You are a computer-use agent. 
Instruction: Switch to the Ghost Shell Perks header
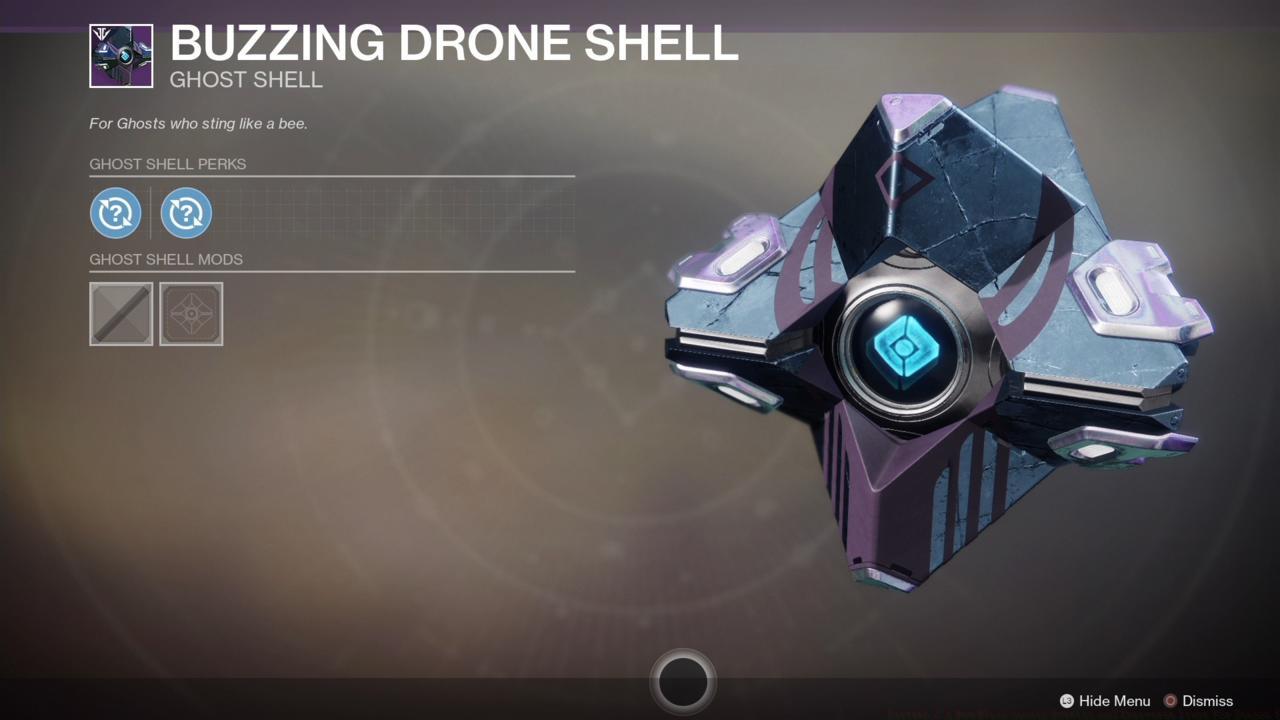point(167,164)
